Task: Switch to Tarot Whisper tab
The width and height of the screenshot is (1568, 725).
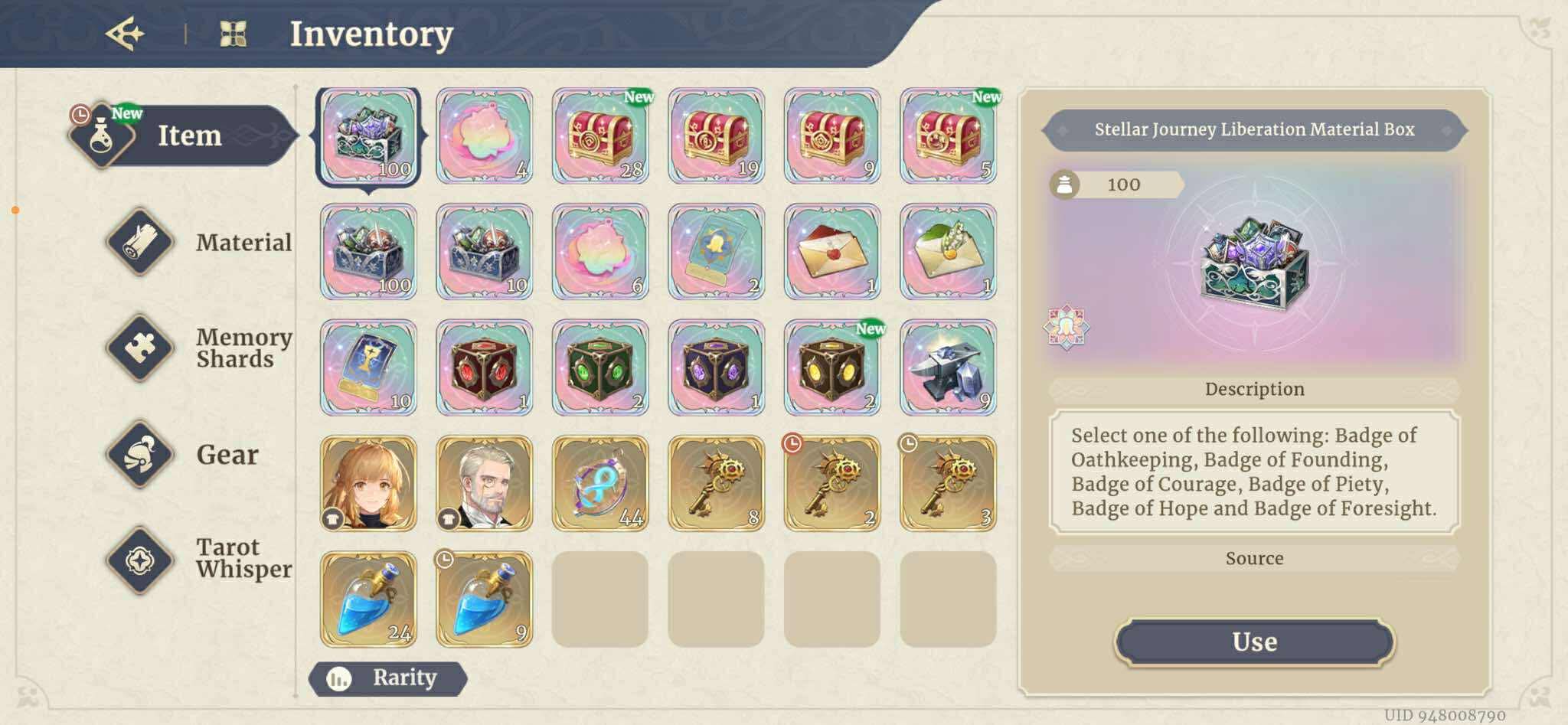Action: (x=201, y=559)
